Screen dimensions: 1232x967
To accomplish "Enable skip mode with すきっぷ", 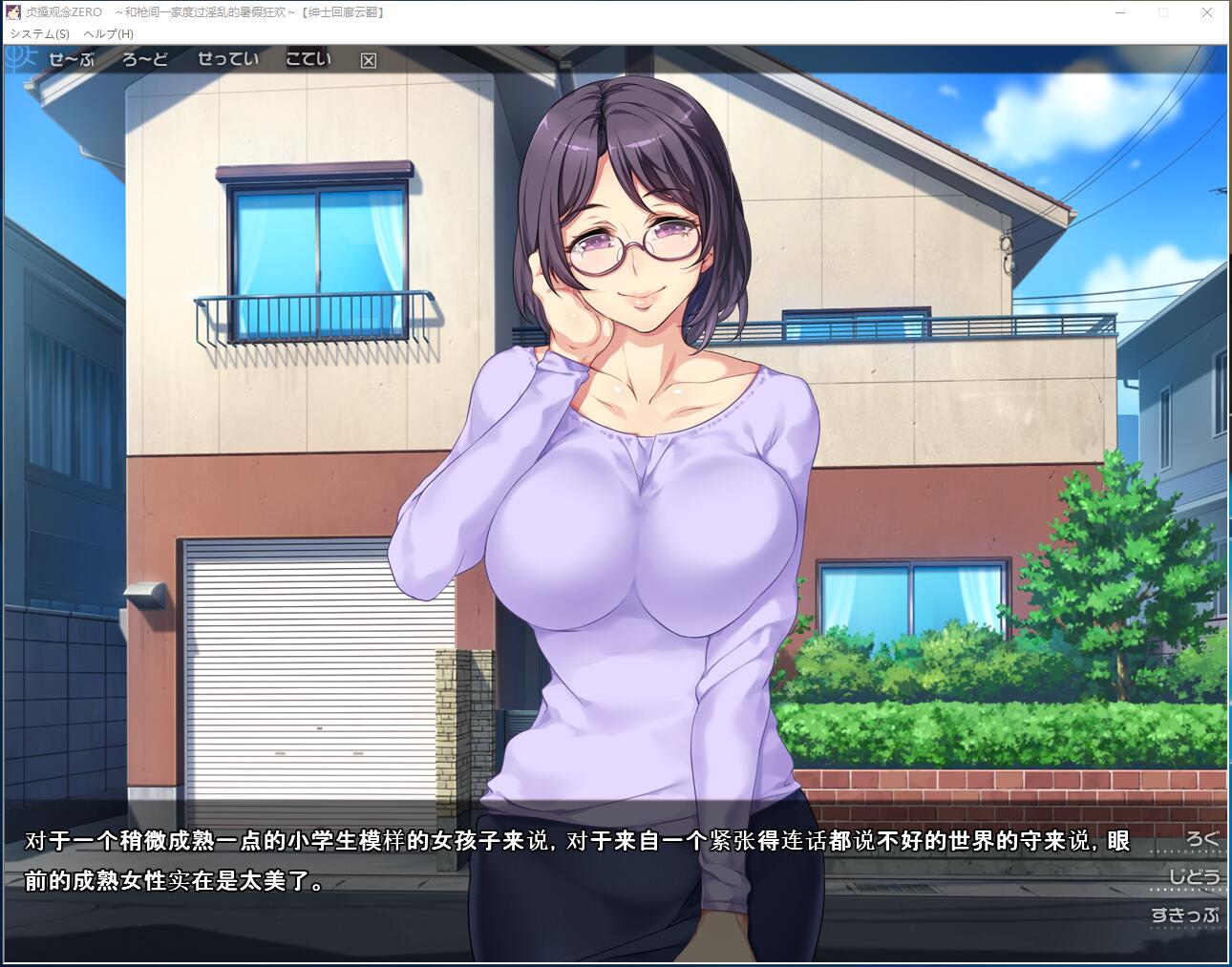I will coord(1187,914).
